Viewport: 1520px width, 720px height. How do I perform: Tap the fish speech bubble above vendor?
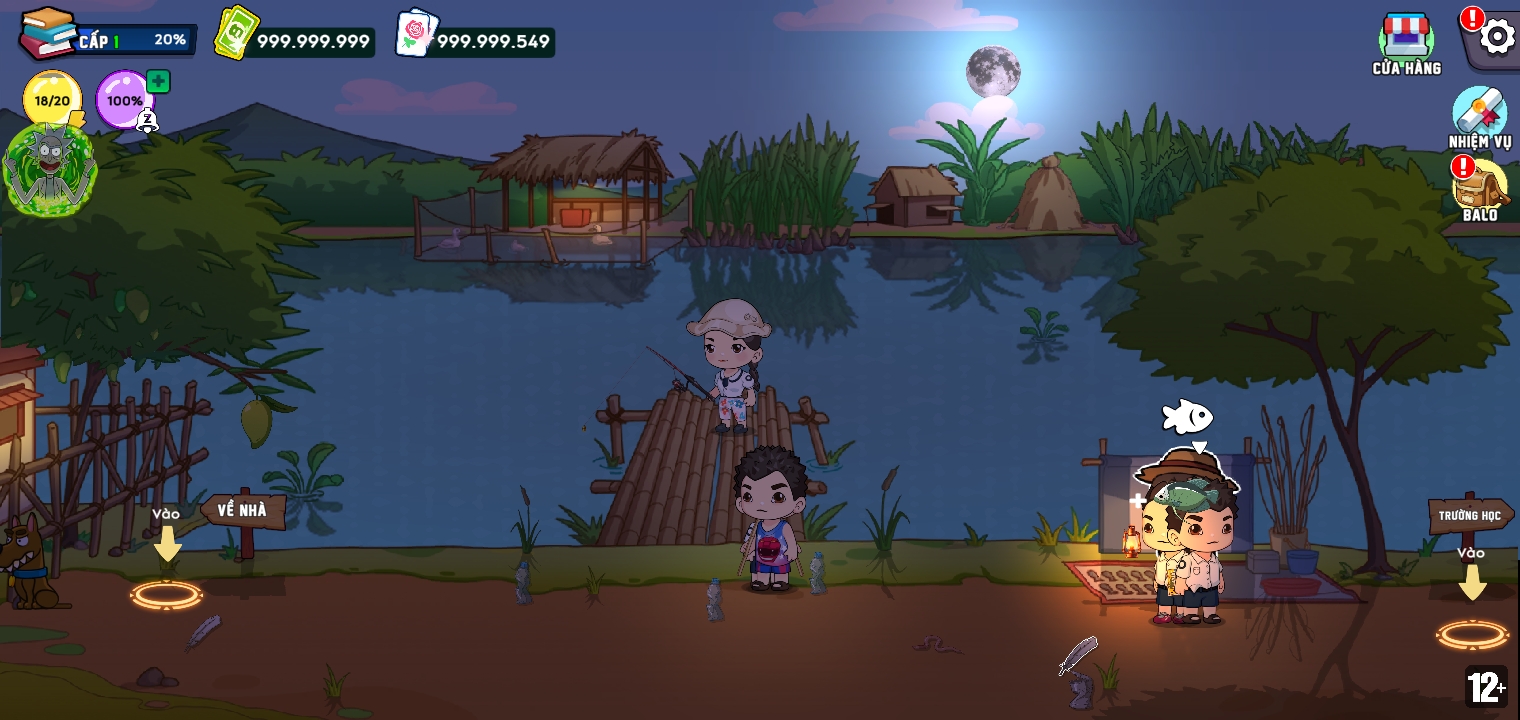[1187, 418]
